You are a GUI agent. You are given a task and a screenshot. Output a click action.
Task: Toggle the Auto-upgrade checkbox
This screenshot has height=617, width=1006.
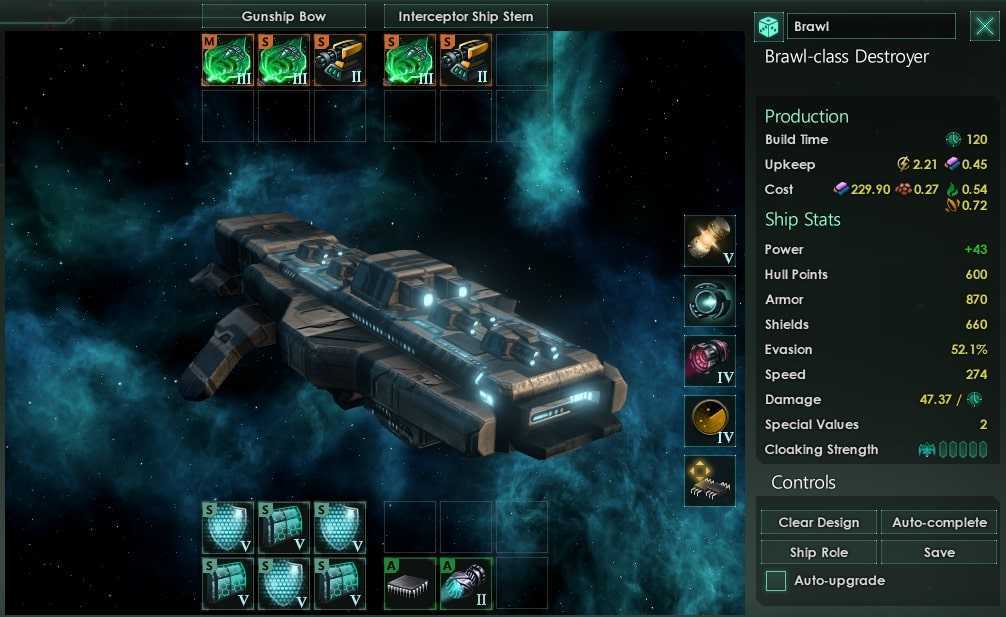776,580
